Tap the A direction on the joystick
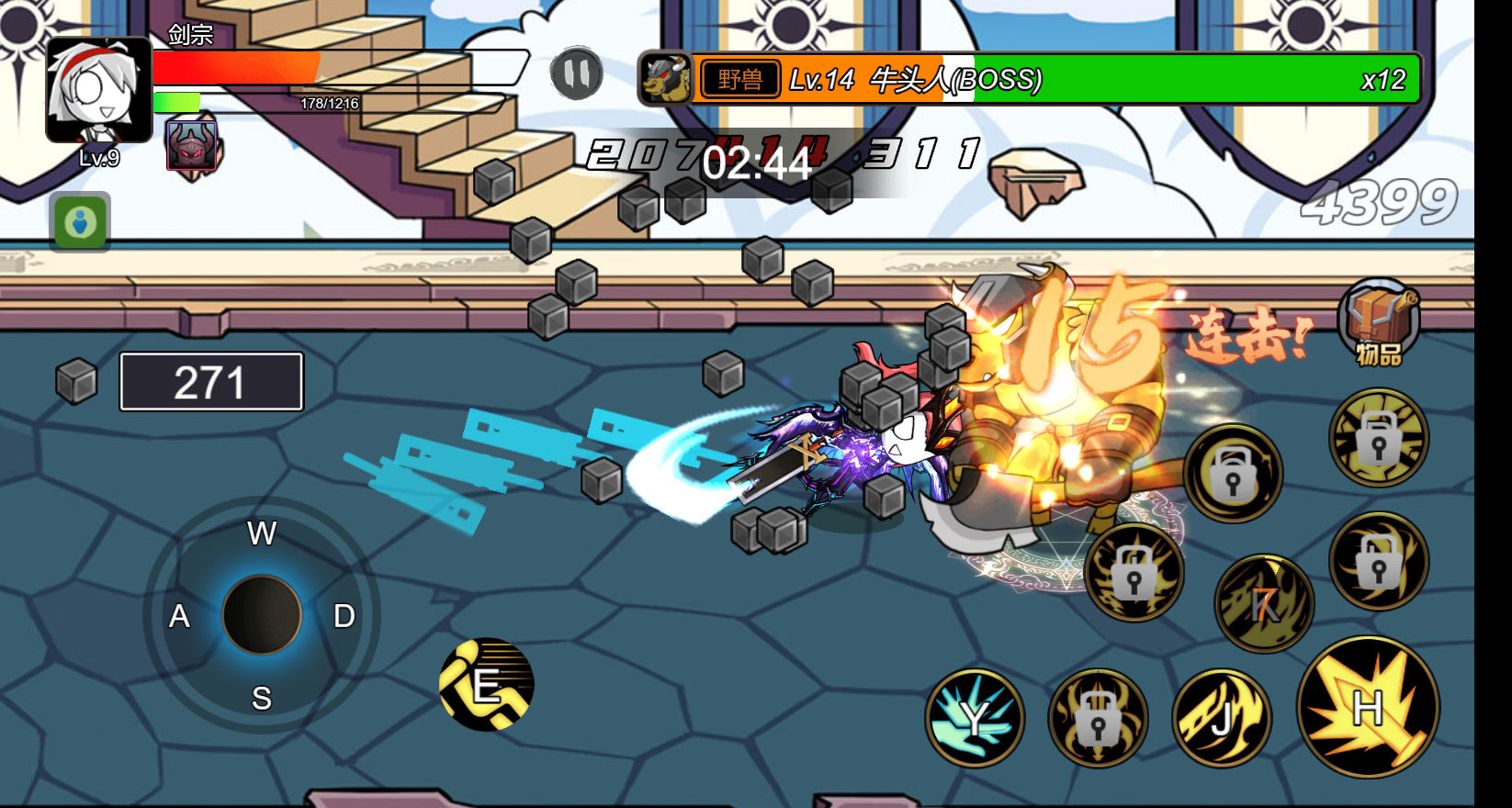This screenshot has height=808, width=1512. (179, 616)
